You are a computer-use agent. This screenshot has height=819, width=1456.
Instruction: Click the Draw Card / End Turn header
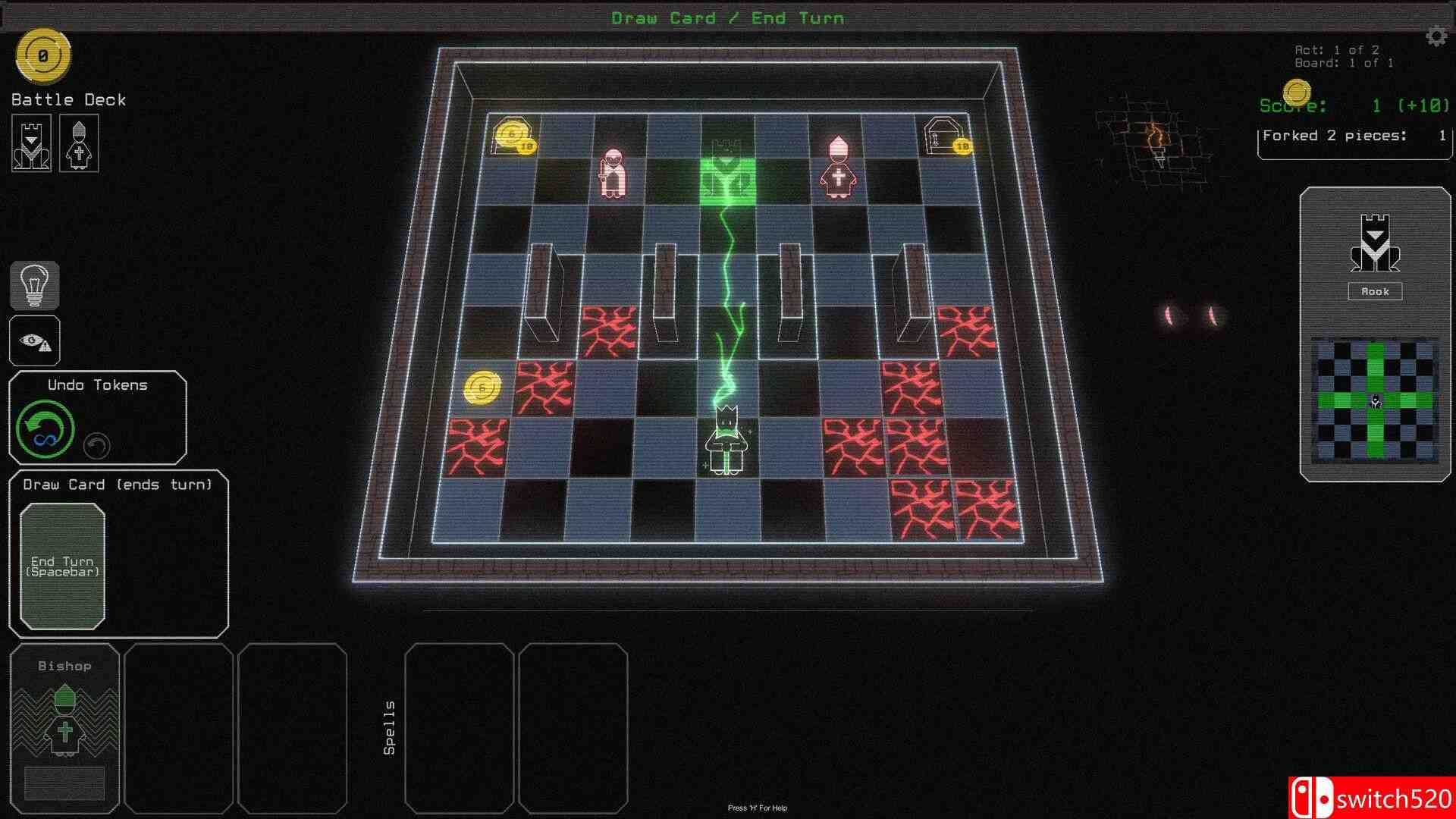[728, 17]
